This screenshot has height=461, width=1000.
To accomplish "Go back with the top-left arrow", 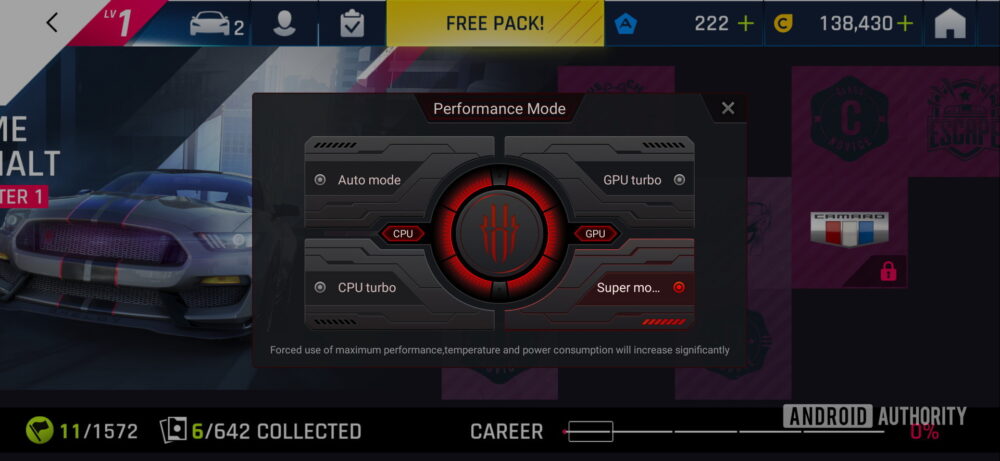I will pyautogui.click(x=53, y=23).
